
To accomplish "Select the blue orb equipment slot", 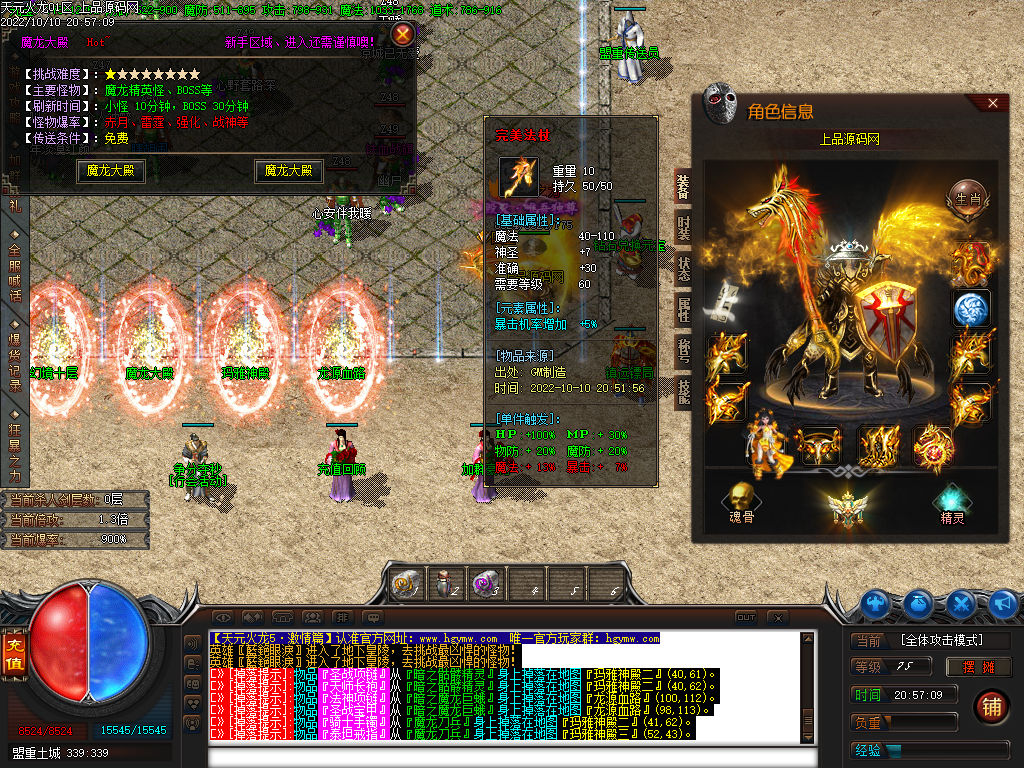I will [970, 309].
